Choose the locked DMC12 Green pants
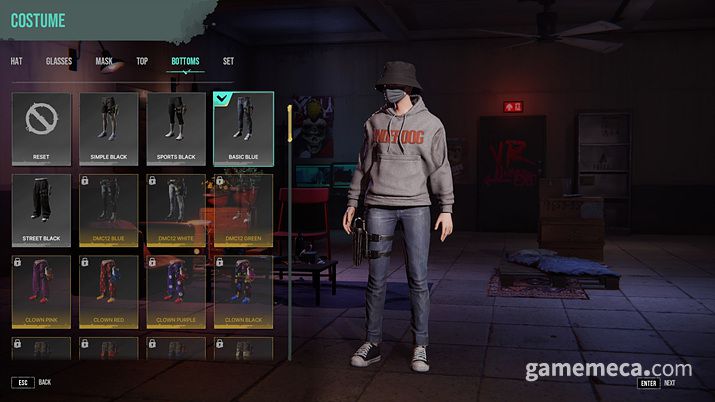The width and height of the screenshot is (715, 402). [243, 210]
